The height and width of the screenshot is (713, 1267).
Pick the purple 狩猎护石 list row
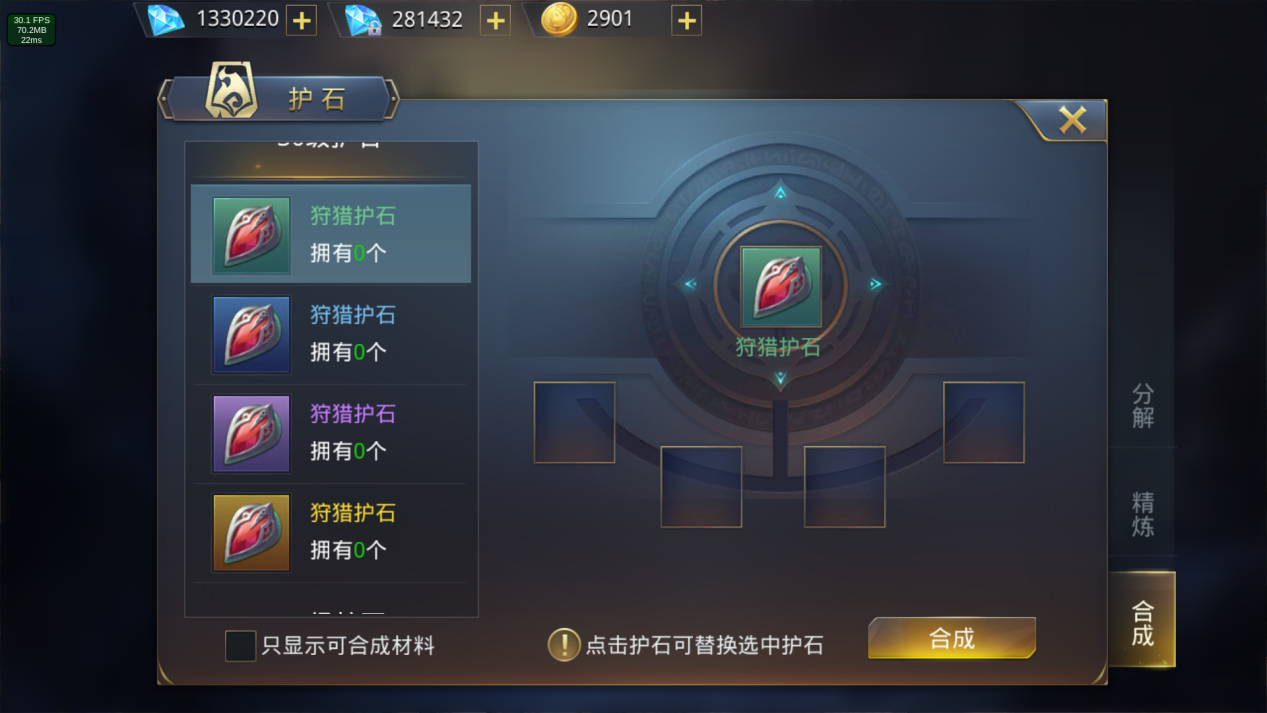point(331,433)
